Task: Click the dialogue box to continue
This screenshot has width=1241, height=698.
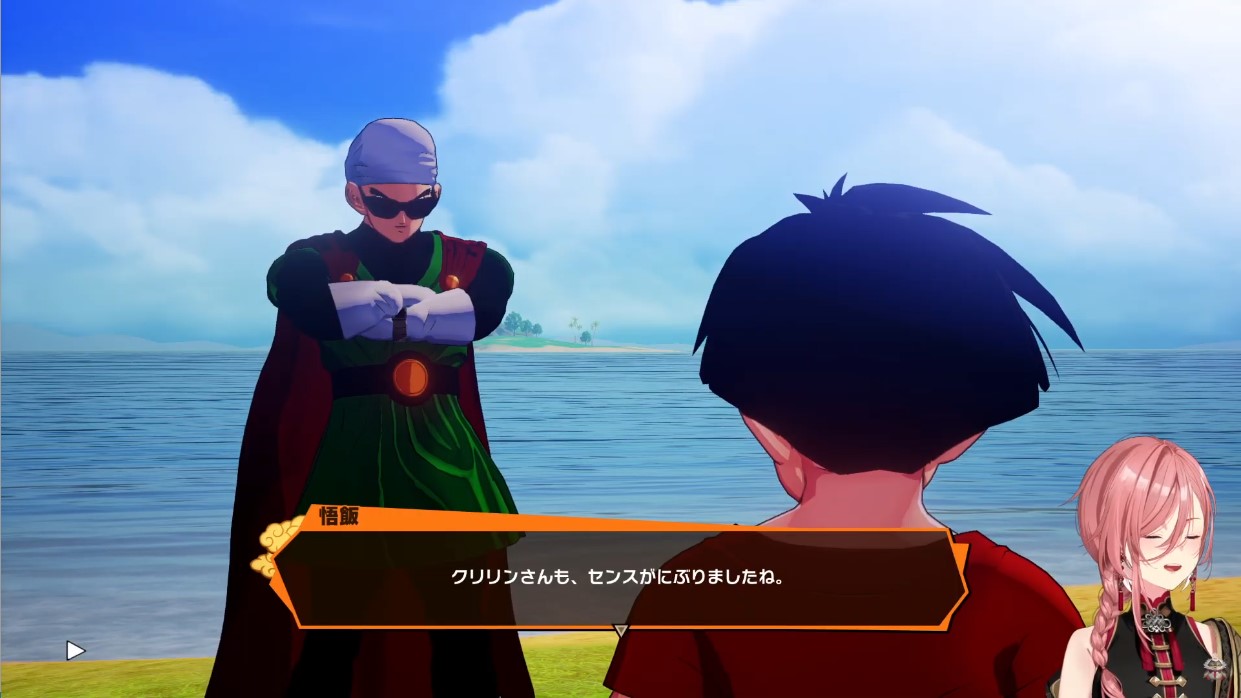Action: (617, 577)
